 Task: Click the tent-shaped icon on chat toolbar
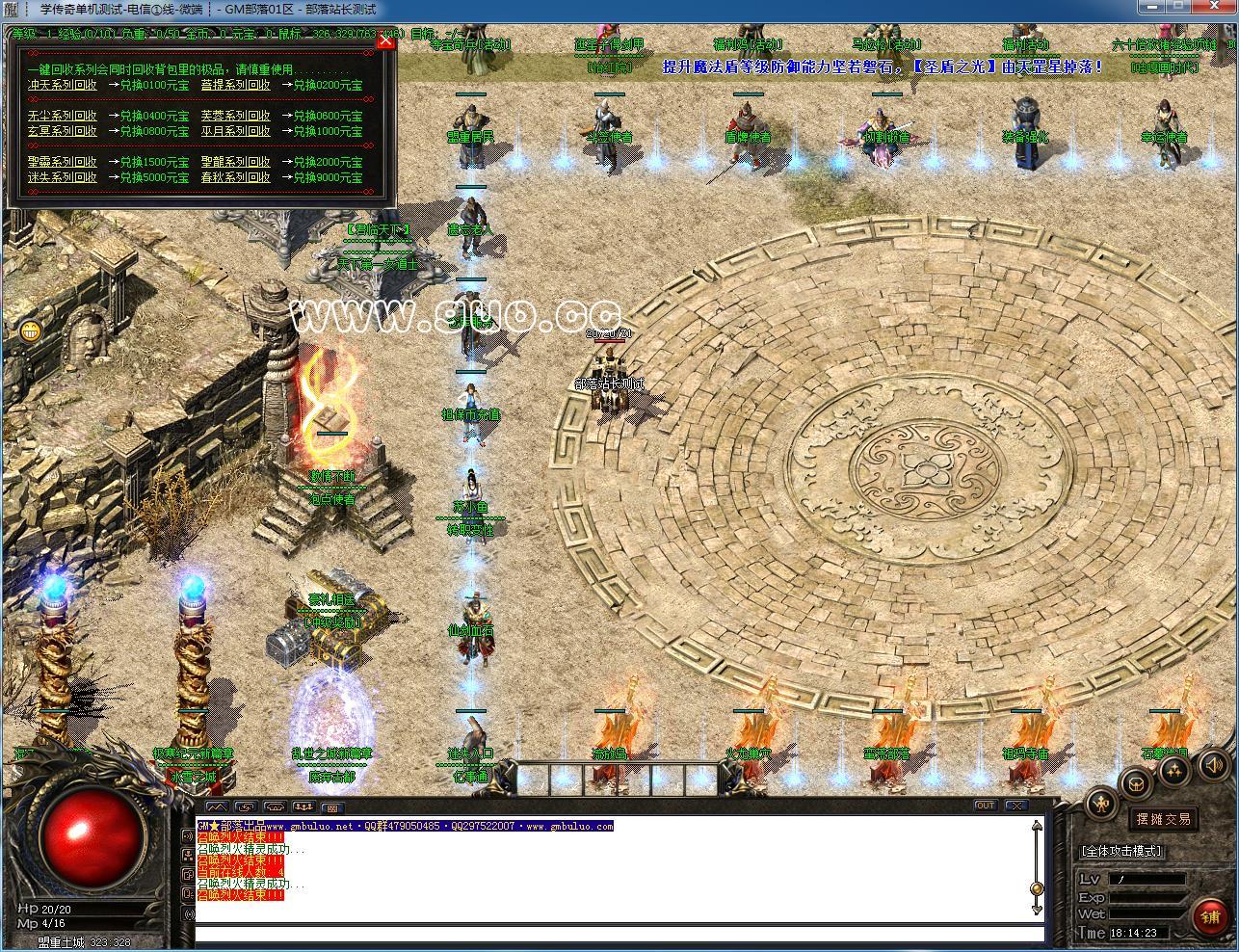274,806
